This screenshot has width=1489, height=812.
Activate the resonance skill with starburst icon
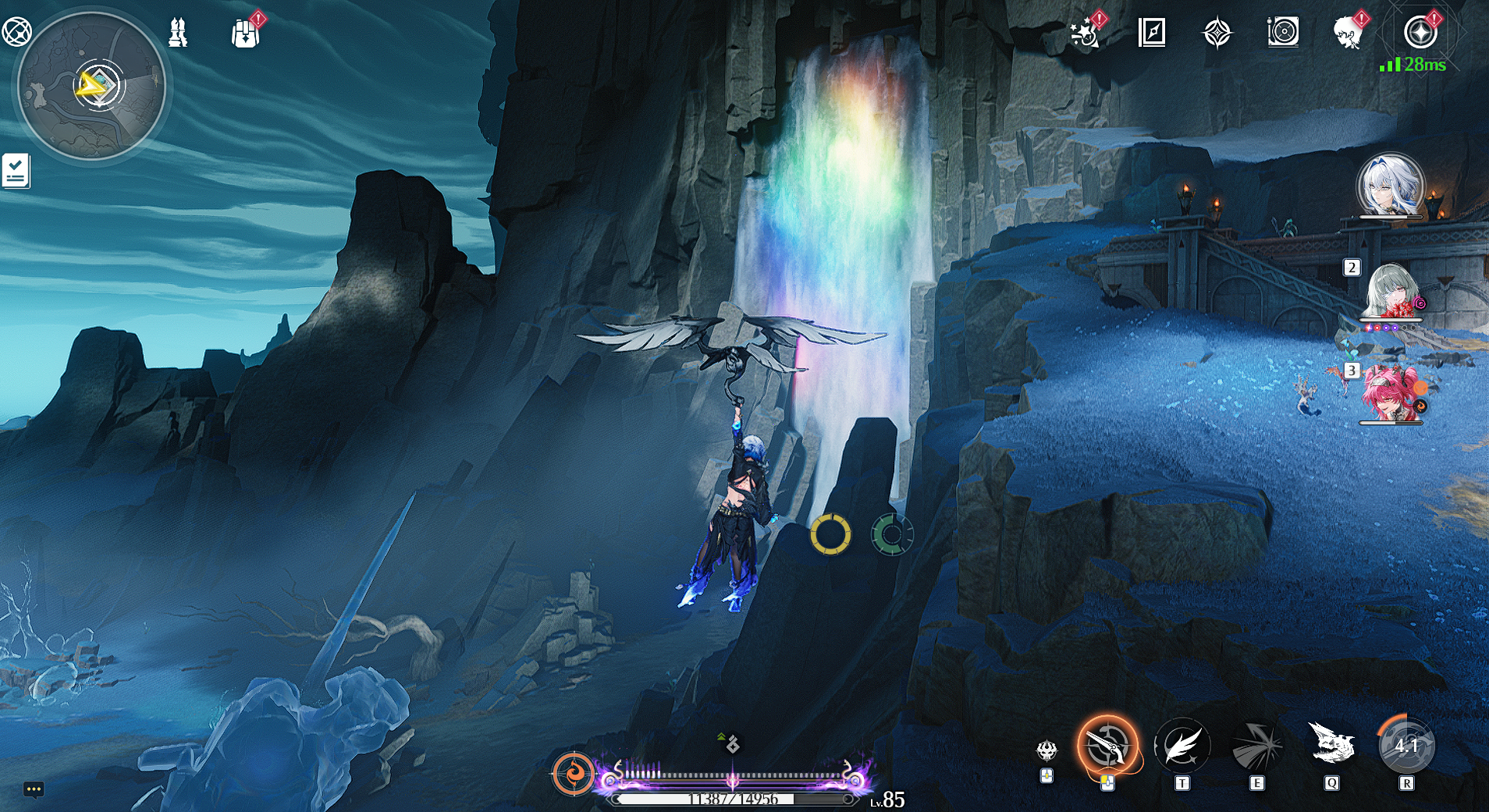pyautogui.click(x=1256, y=746)
